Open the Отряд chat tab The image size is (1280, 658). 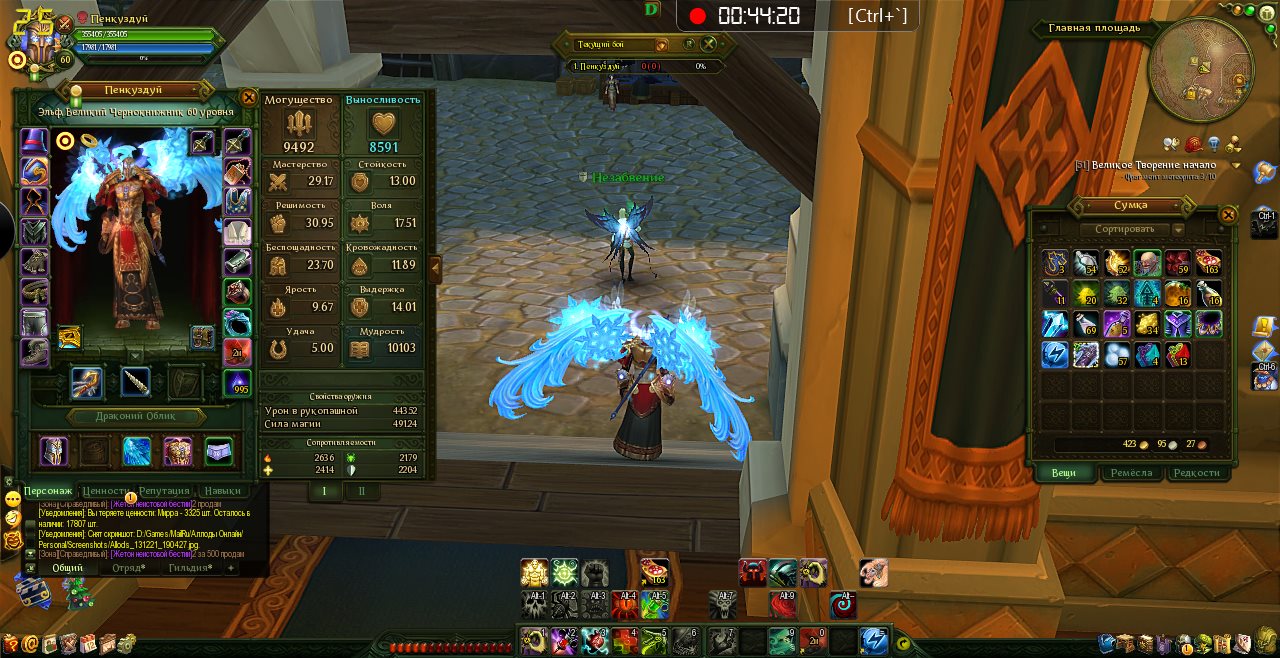(128, 568)
